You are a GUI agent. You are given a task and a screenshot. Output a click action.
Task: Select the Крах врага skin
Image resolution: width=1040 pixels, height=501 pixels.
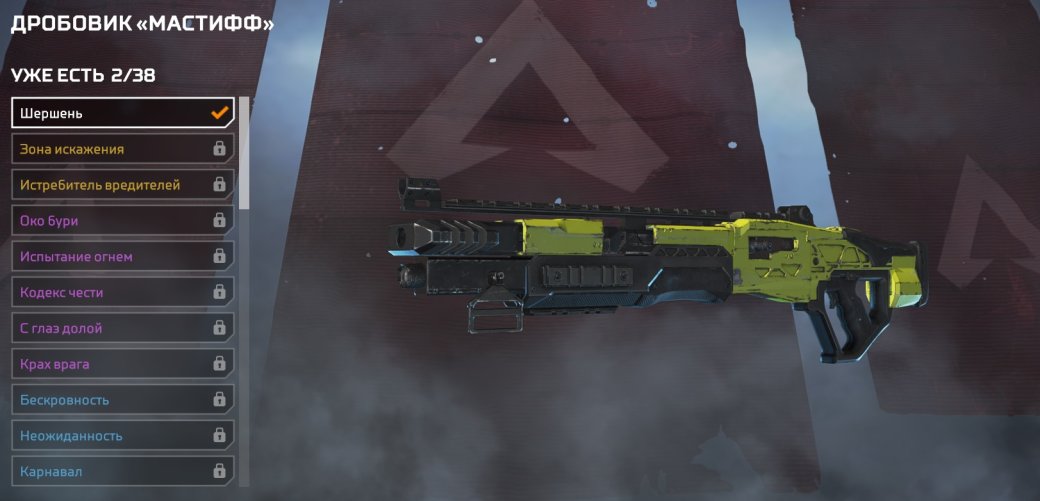122,364
